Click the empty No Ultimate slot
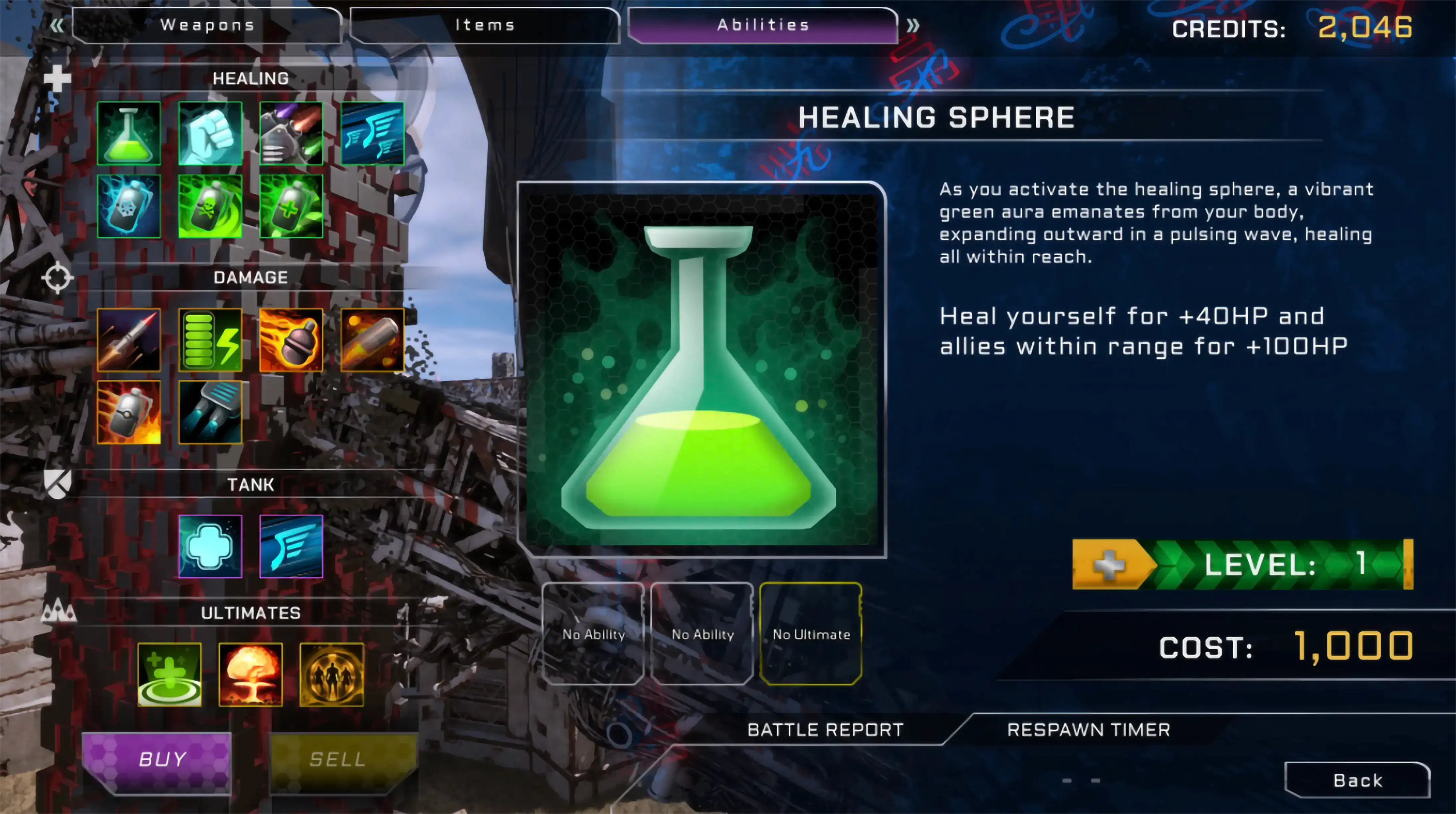1456x814 pixels. [x=811, y=634]
